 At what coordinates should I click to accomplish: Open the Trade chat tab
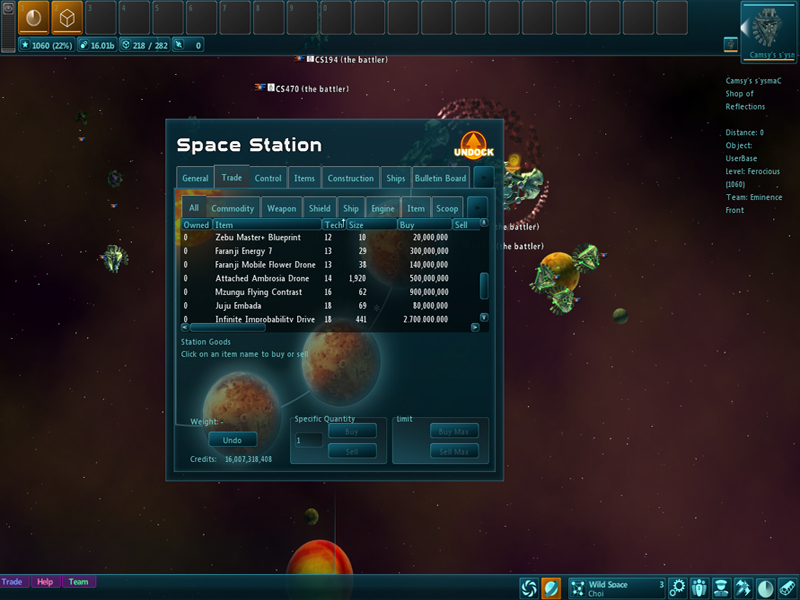(x=13, y=582)
